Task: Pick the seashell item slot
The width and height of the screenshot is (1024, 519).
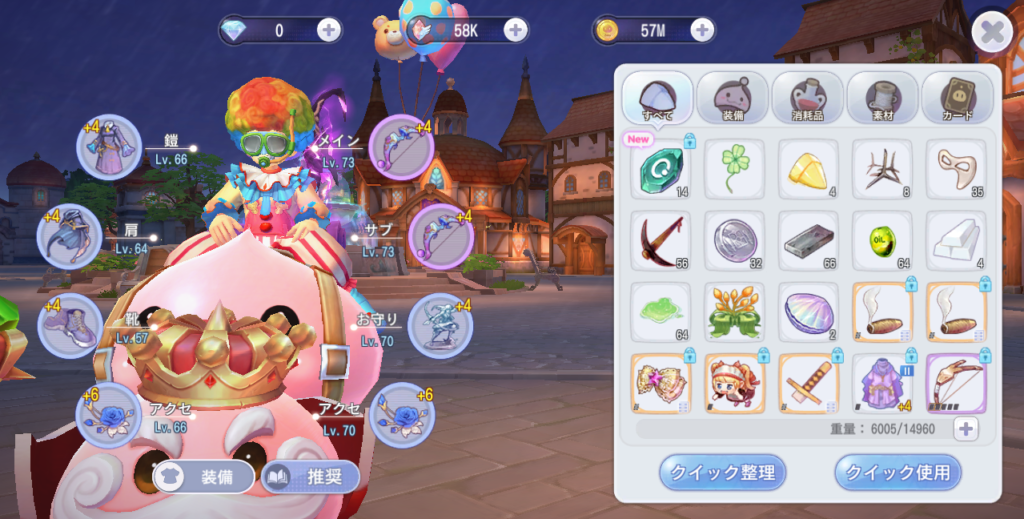Action: coord(808,311)
